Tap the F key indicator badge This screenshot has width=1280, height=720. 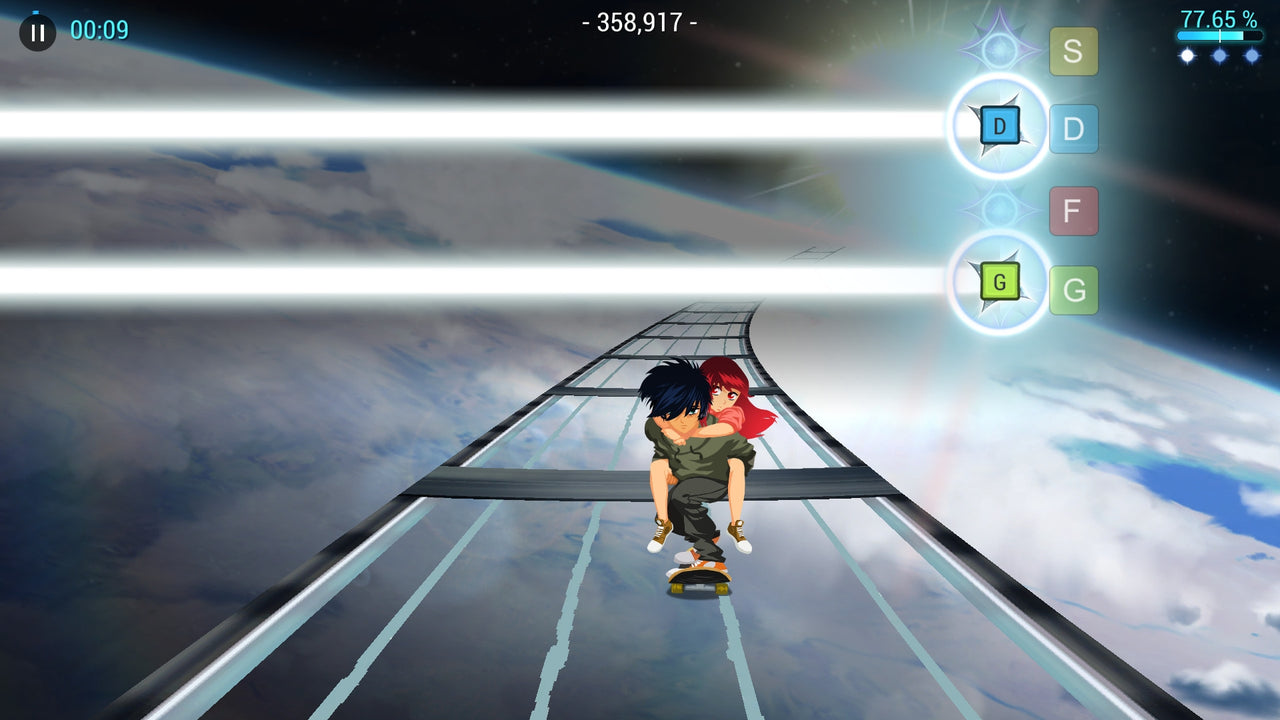[1073, 211]
